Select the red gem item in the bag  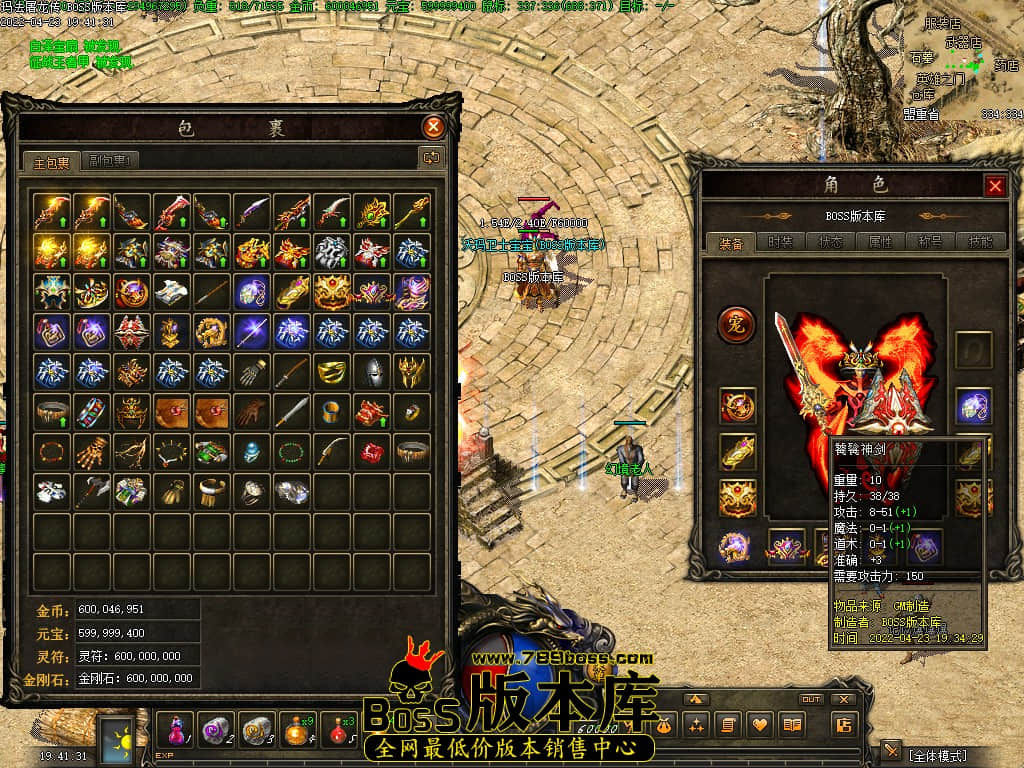(x=372, y=451)
